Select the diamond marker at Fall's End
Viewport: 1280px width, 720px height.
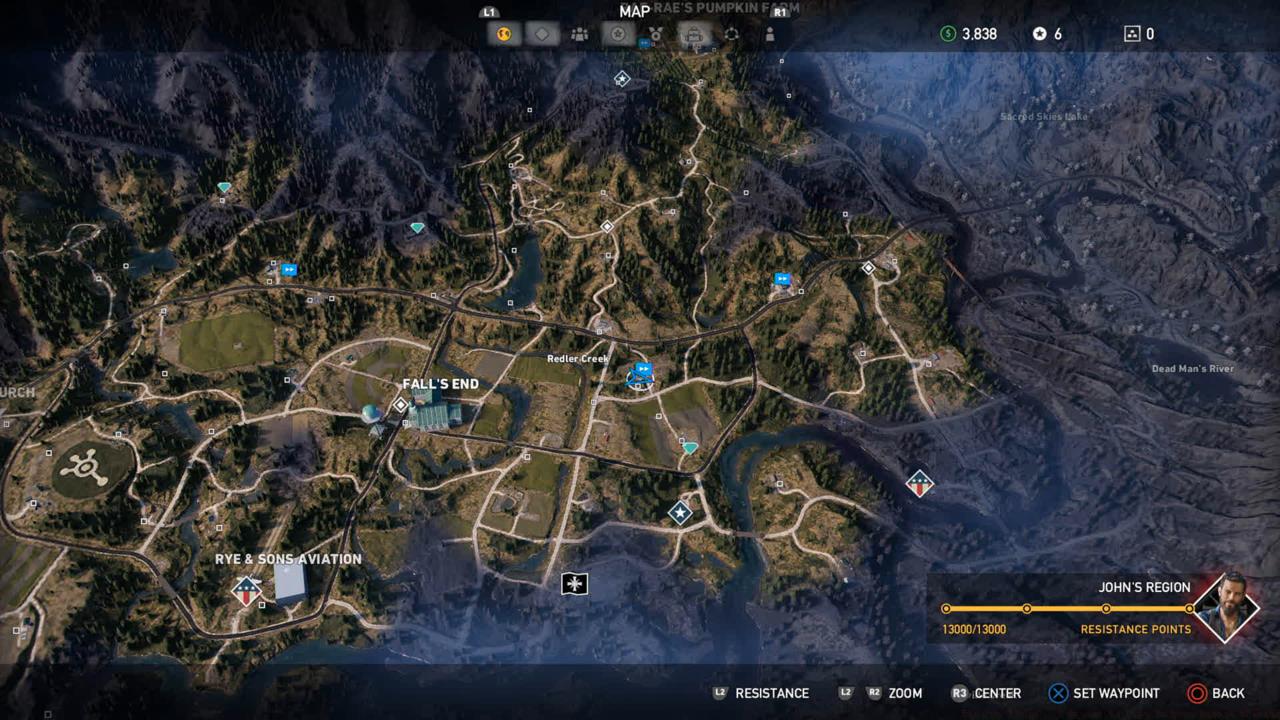click(399, 404)
